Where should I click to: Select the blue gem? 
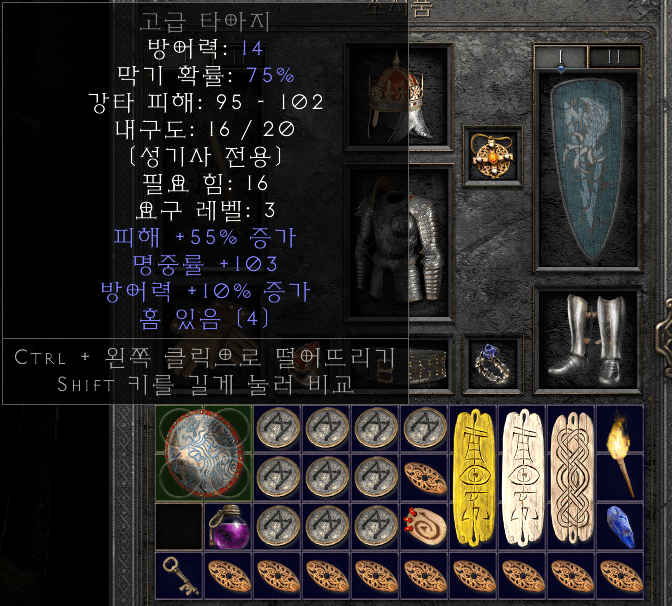click(620, 527)
